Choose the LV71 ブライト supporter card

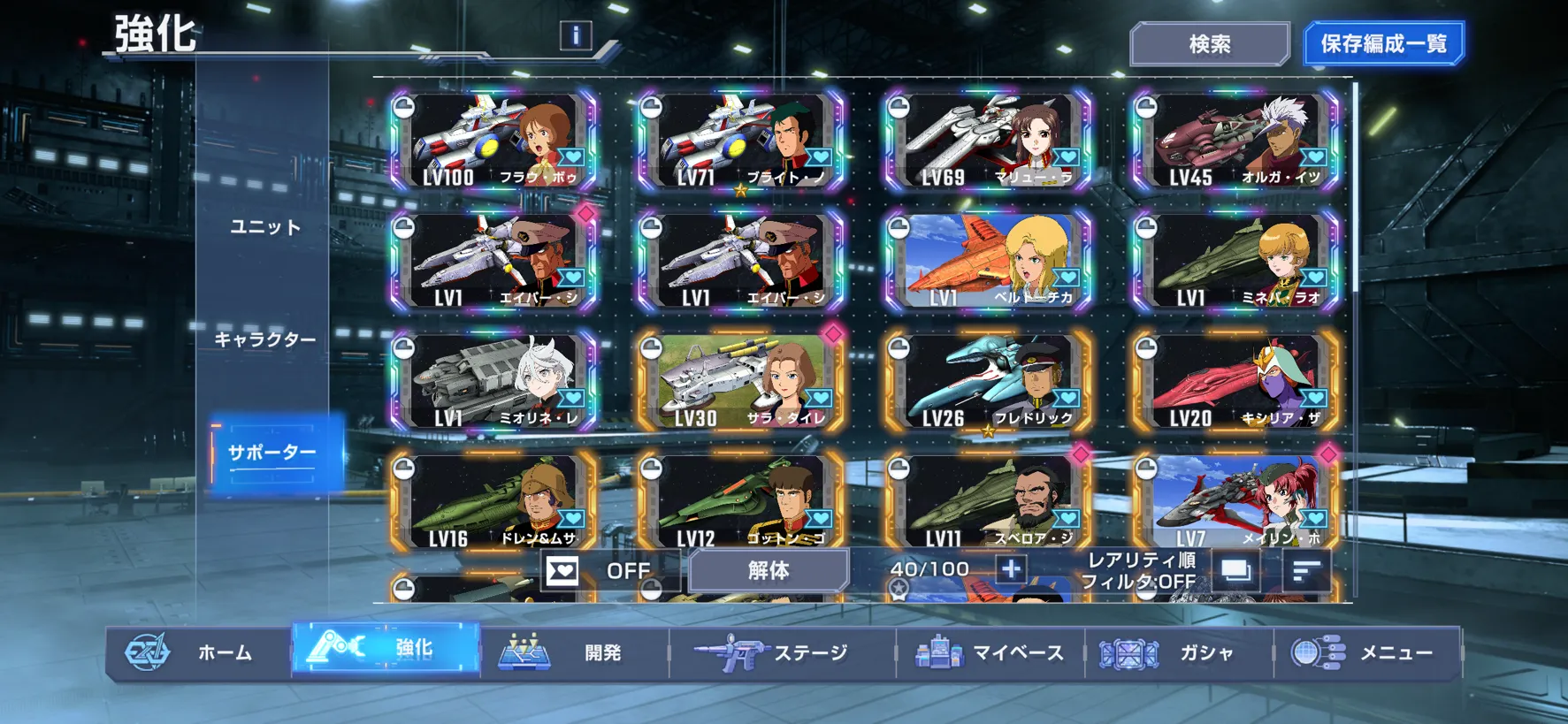pyautogui.click(x=741, y=141)
